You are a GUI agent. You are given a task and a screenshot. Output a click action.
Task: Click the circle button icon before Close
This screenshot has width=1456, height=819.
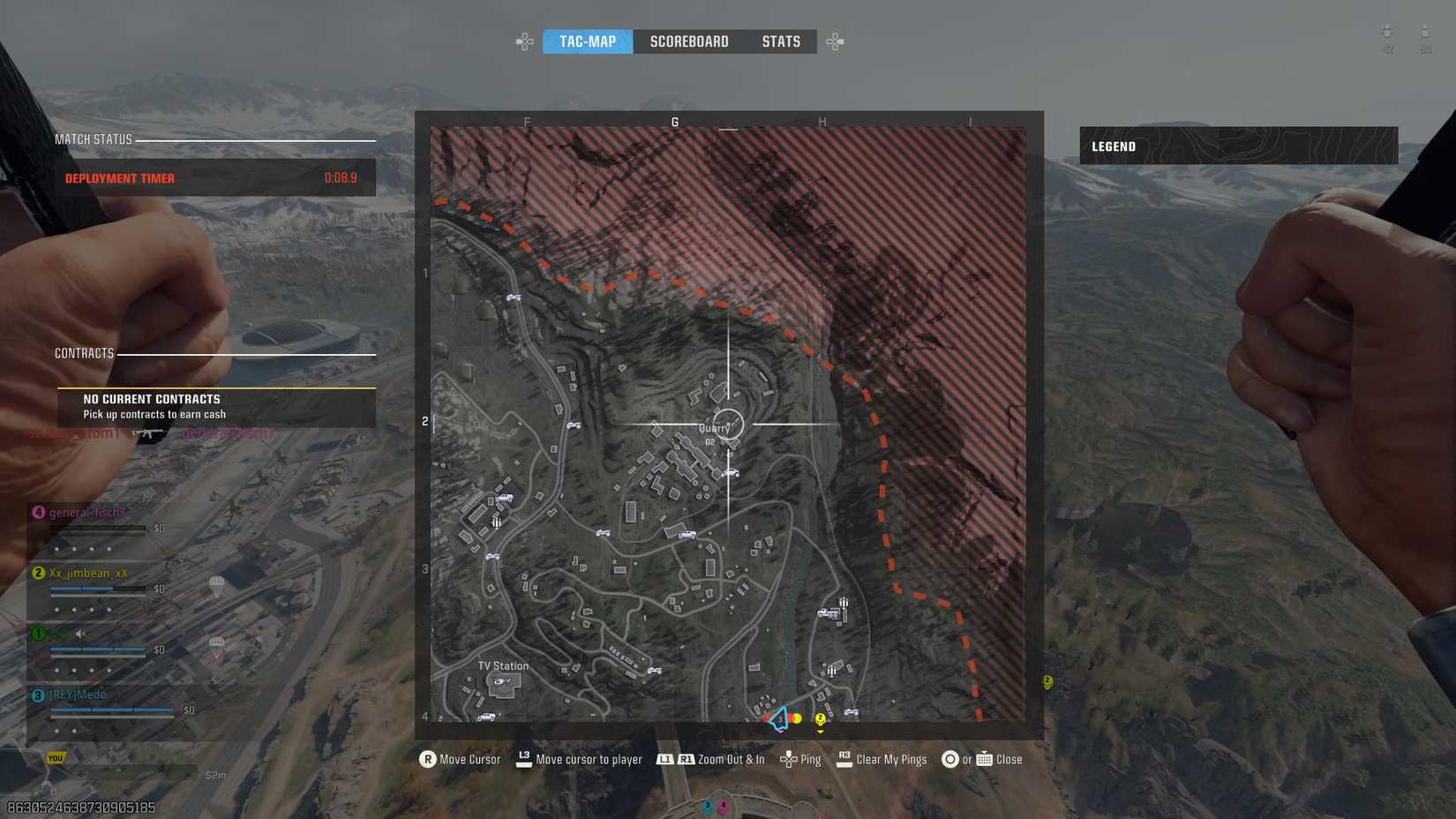[951, 759]
